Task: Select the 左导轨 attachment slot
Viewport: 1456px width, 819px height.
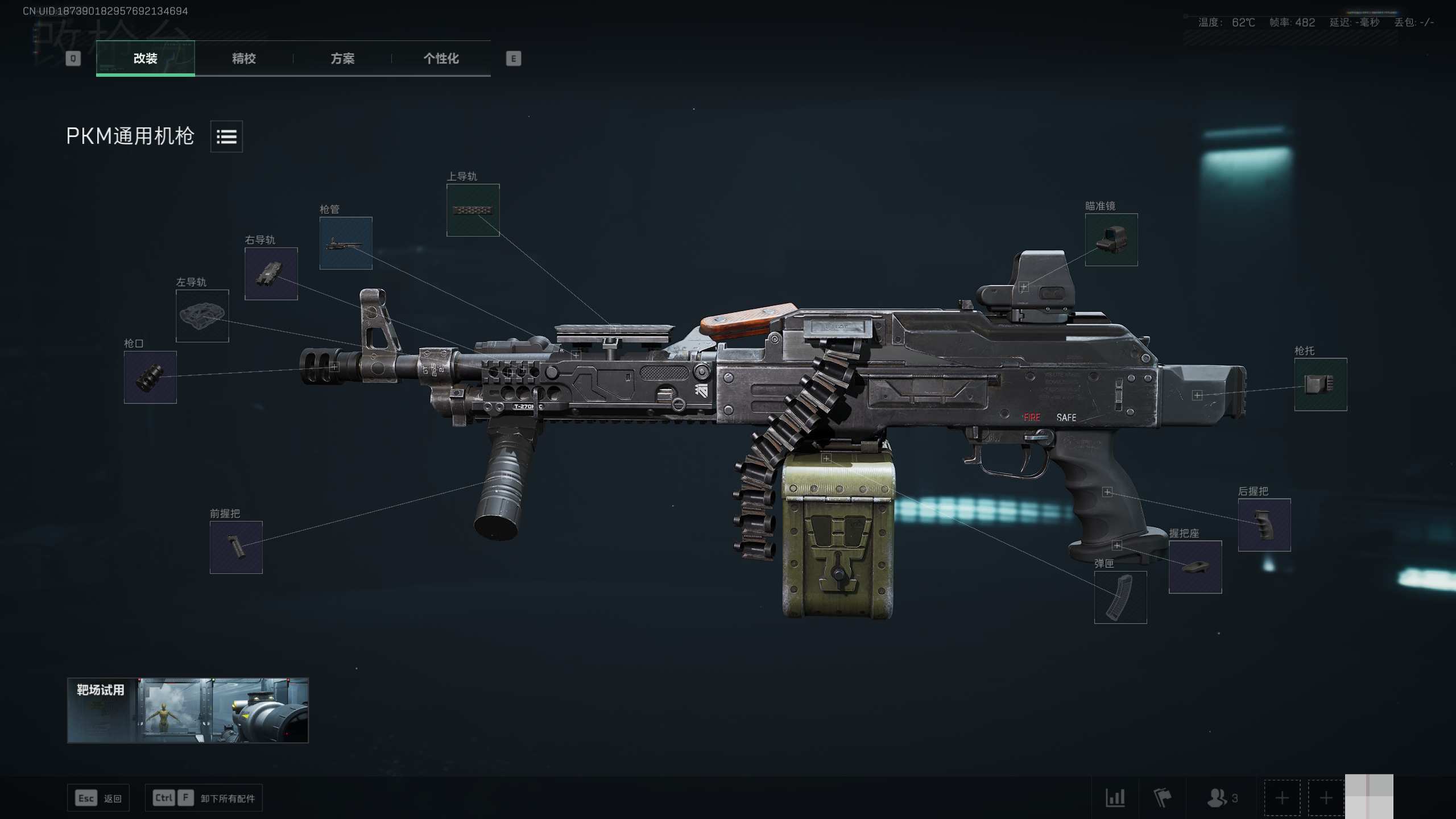Action: (202, 316)
